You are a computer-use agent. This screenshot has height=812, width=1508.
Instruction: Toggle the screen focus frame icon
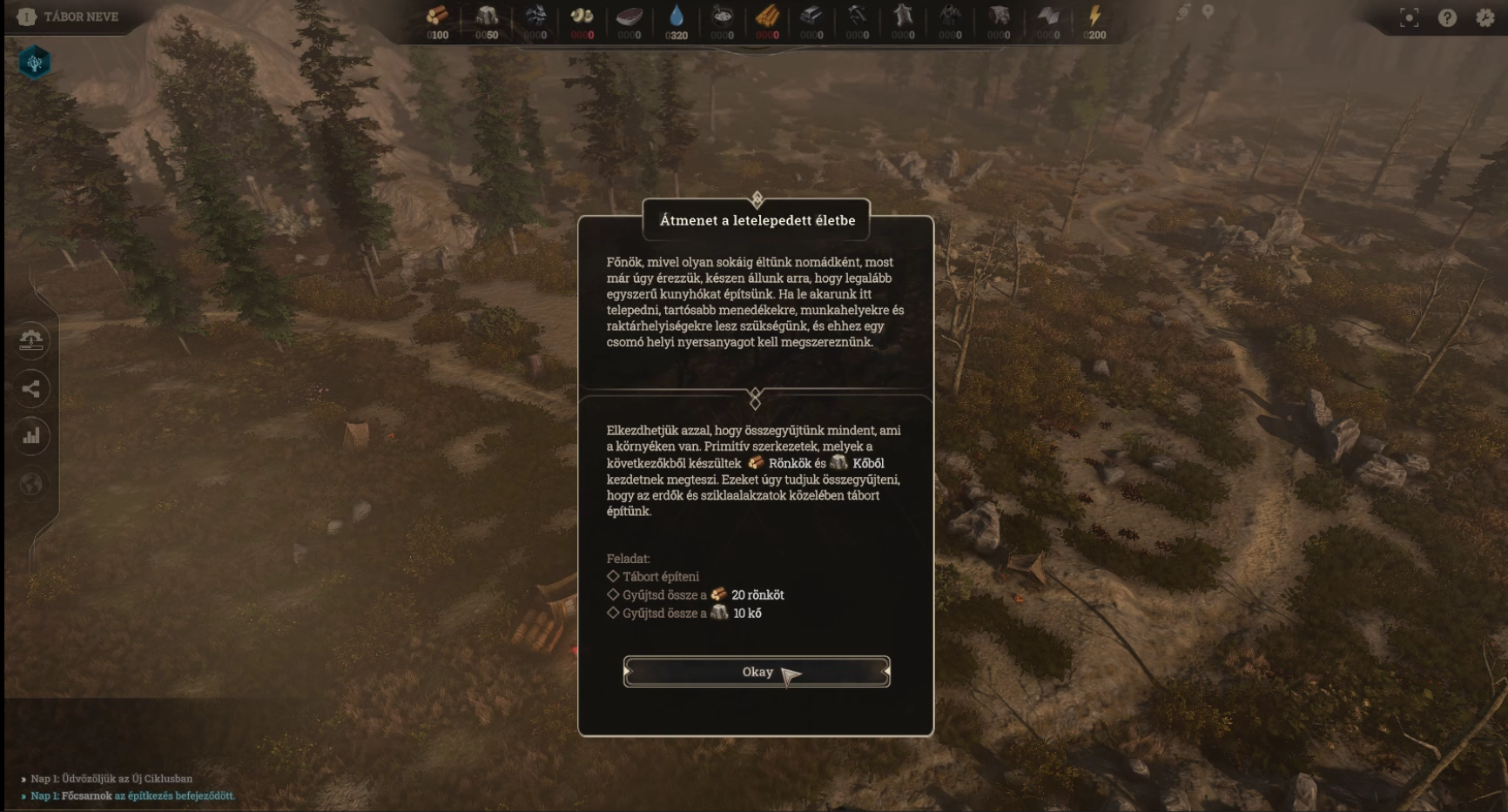pos(1409,17)
